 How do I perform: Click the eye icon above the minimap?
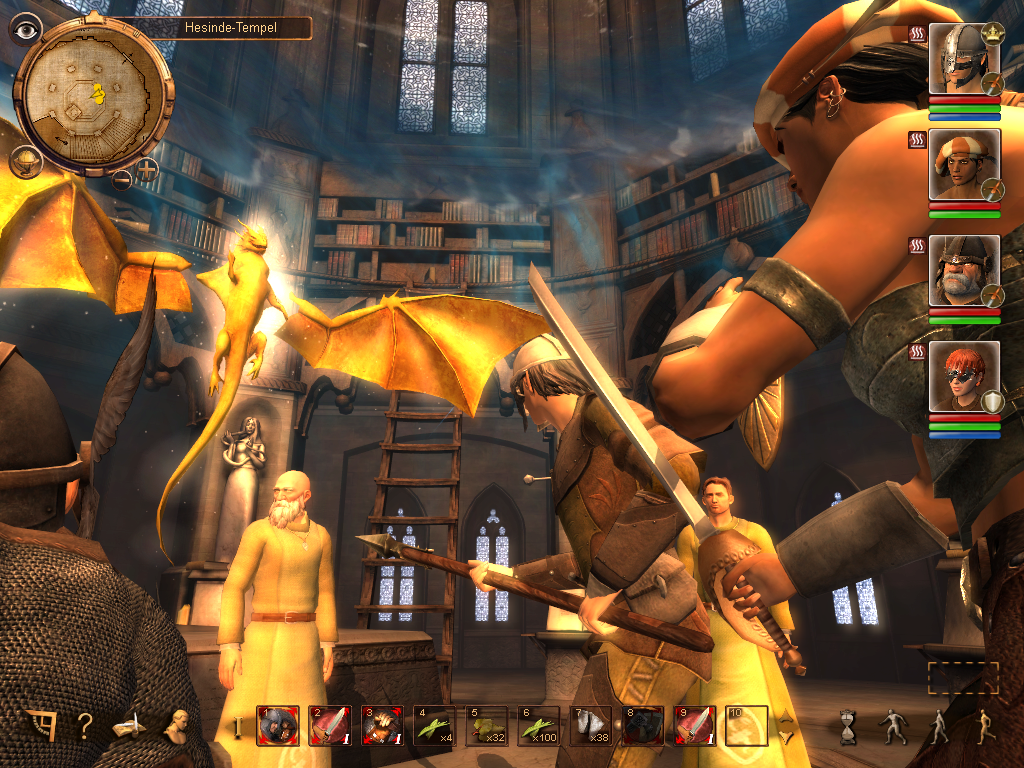coord(25,27)
